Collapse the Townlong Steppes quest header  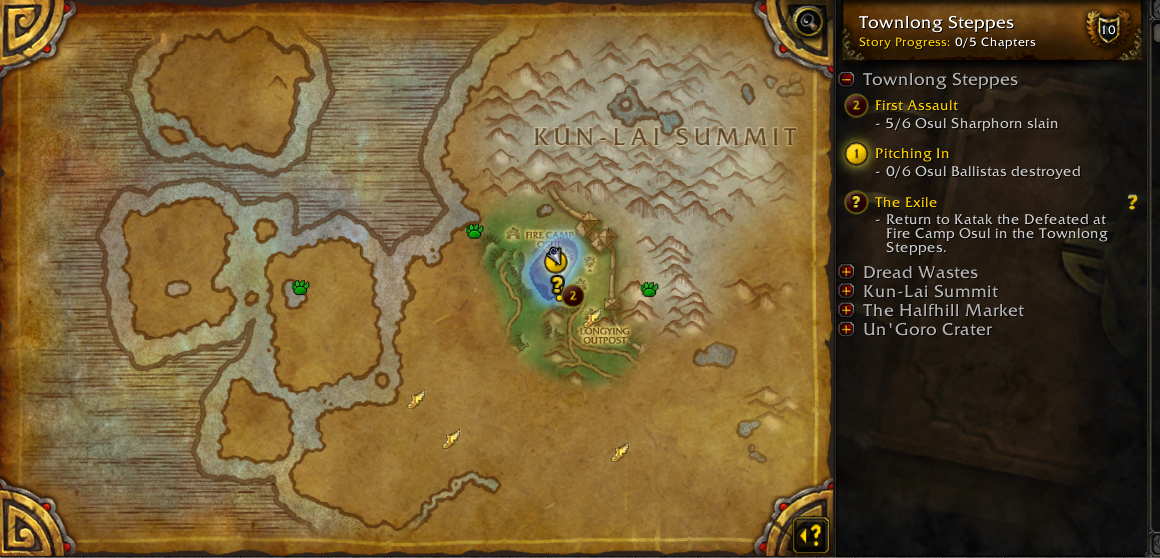point(847,80)
